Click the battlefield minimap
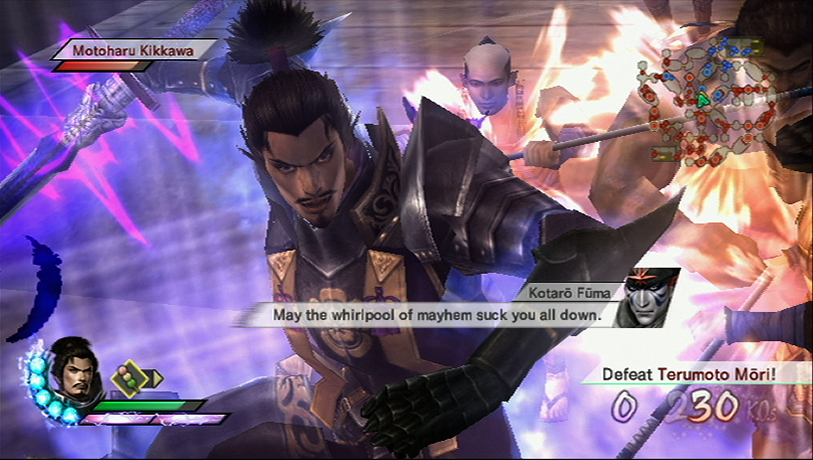 coord(713,96)
